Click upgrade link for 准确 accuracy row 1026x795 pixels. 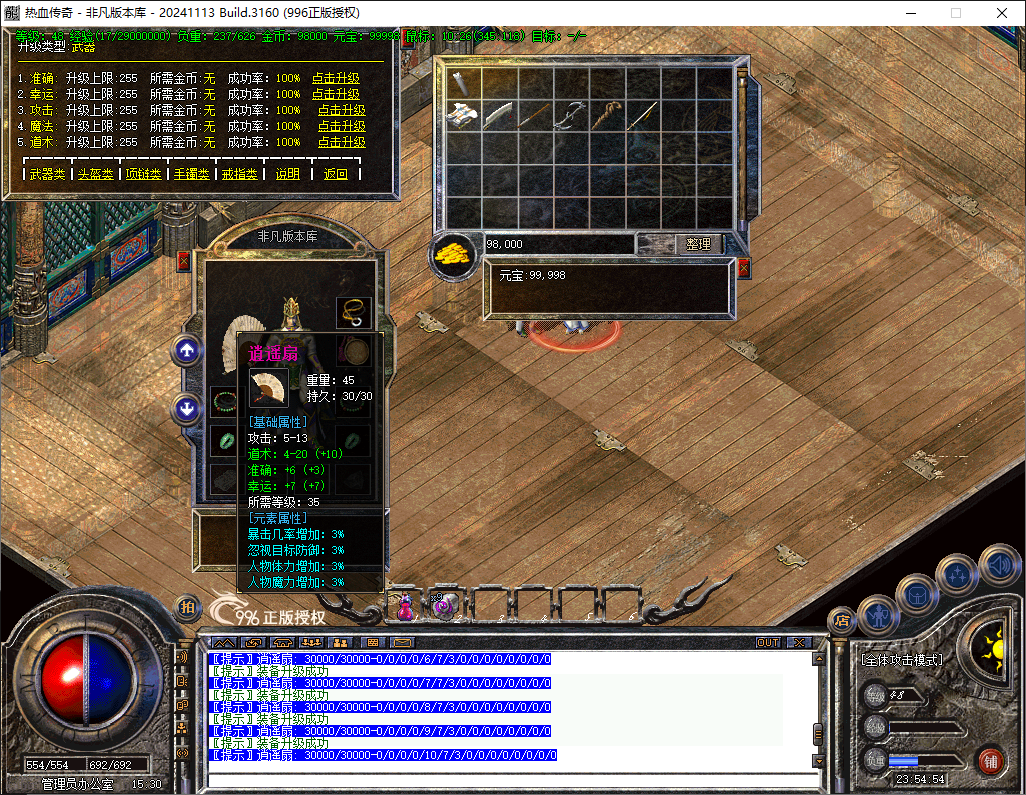(x=335, y=78)
